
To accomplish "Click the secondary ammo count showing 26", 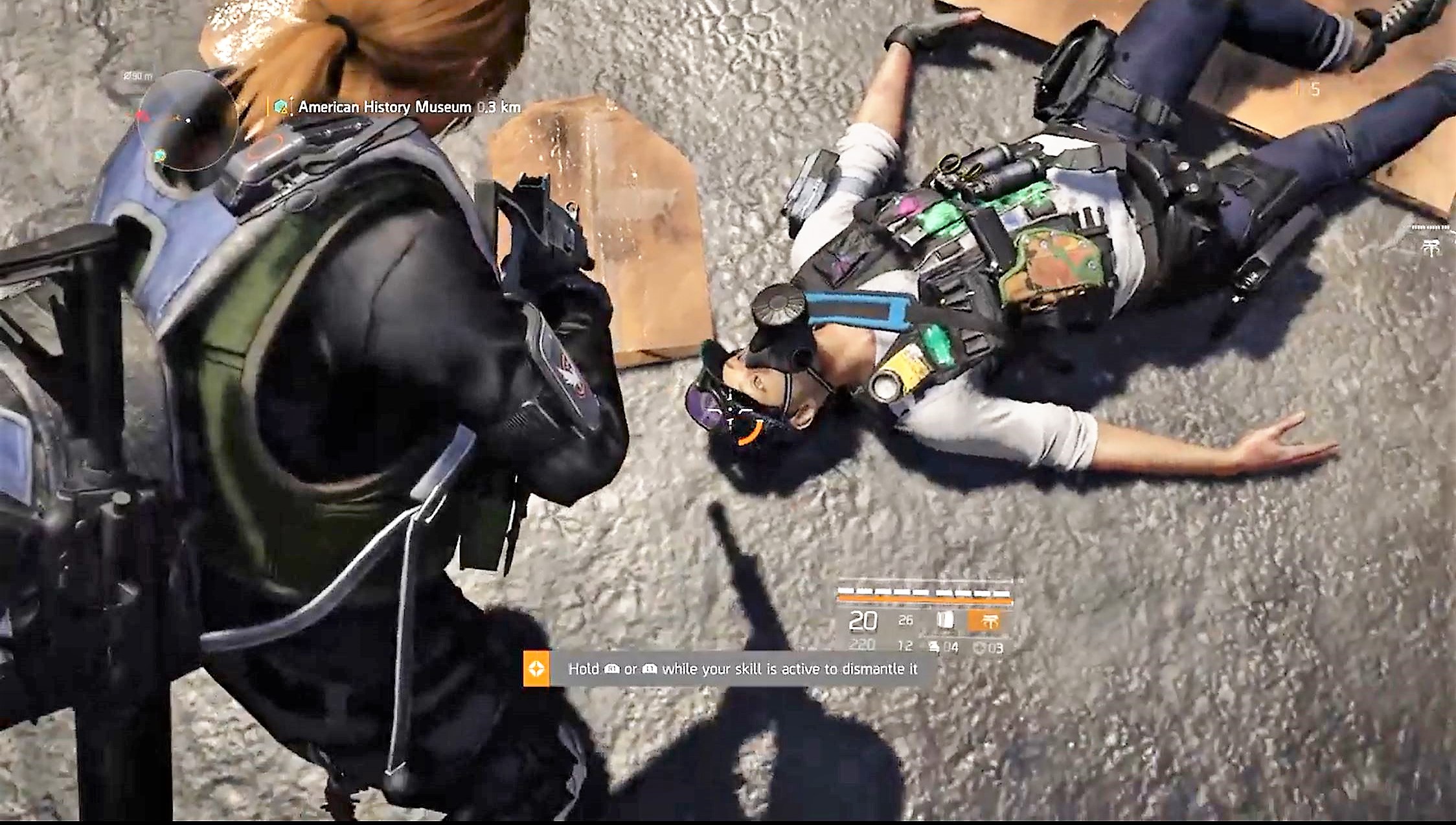I will [x=905, y=621].
